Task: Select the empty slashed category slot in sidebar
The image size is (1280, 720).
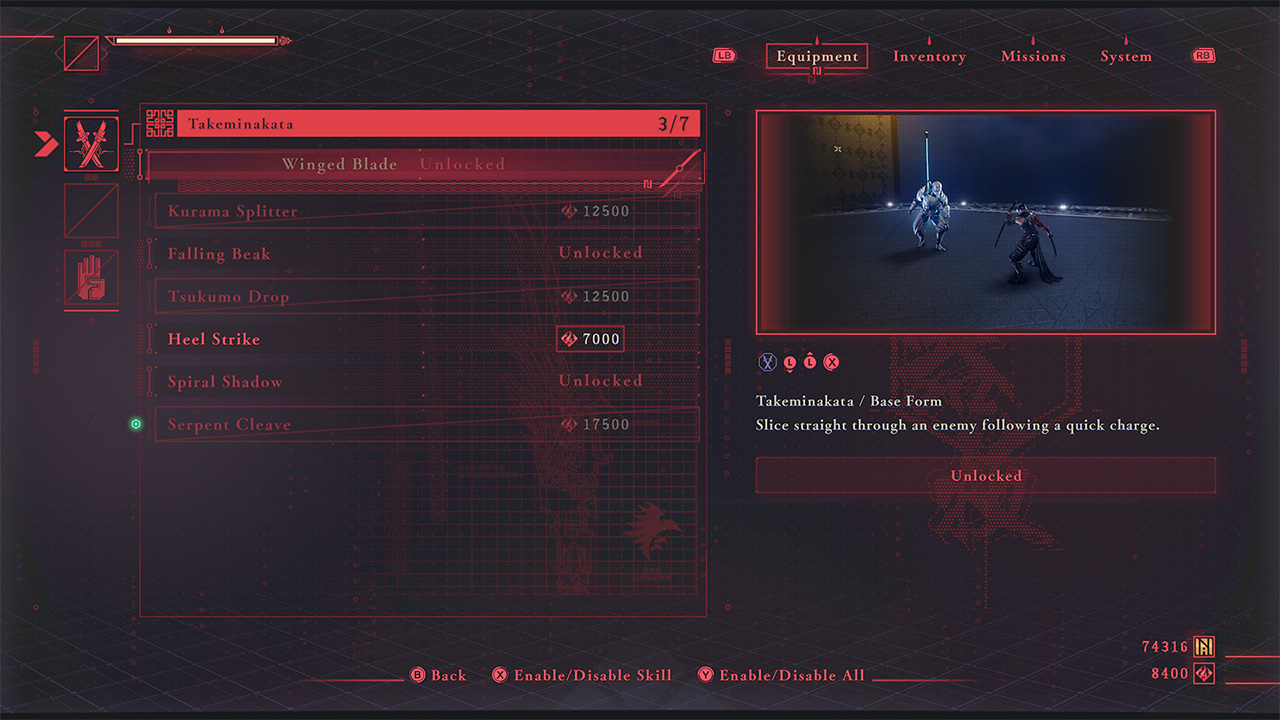Action: coord(91,211)
